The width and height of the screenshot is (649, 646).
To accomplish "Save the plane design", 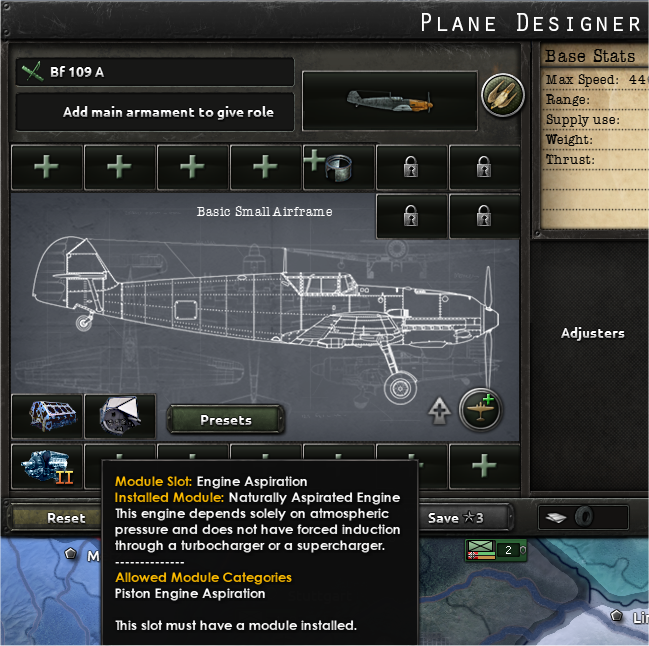I will (x=455, y=518).
